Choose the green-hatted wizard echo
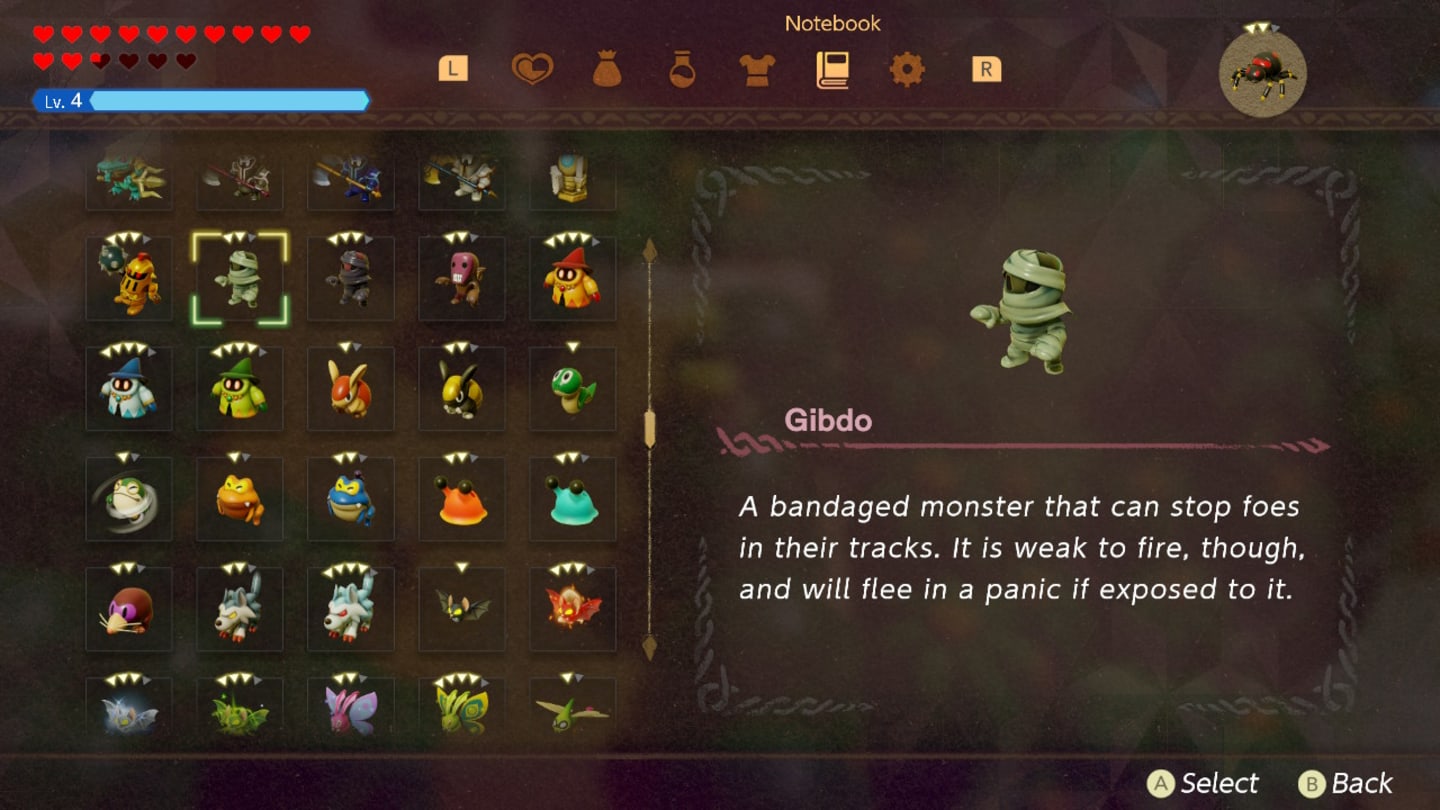The image size is (1440, 810). (240, 389)
